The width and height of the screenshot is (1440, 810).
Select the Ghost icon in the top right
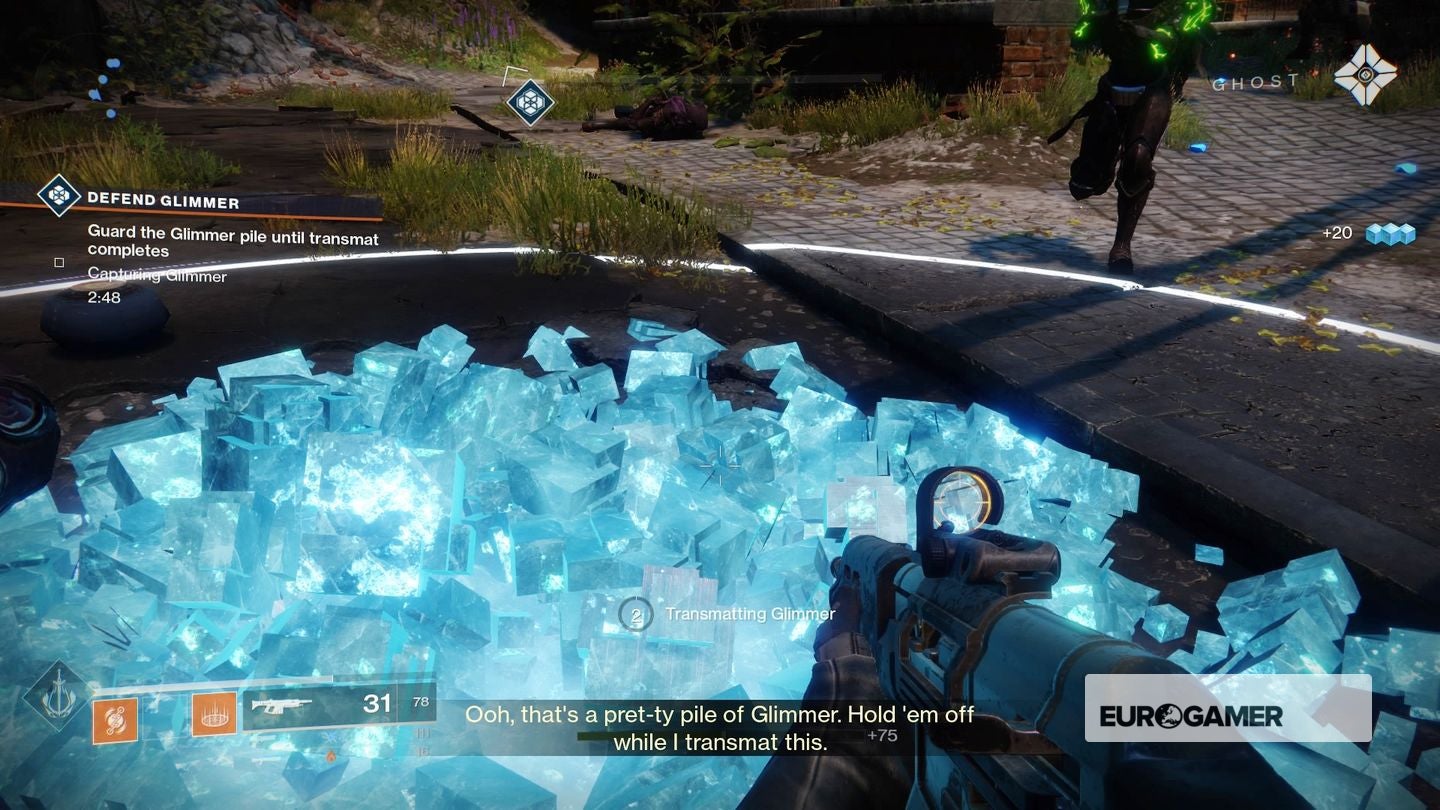[1366, 74]
